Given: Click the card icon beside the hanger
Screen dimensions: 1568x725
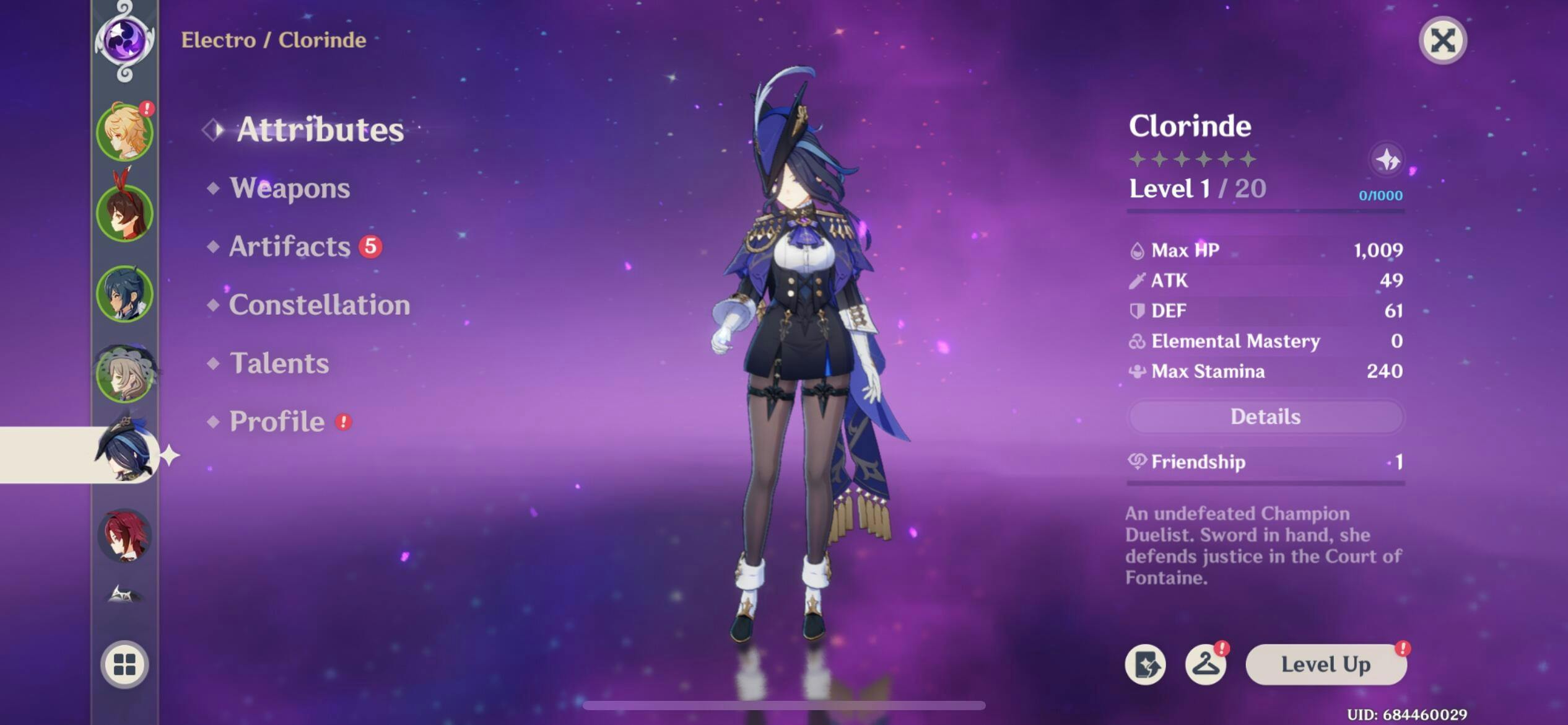Looking at the screenshot, I should click(x=1146, y=664).
